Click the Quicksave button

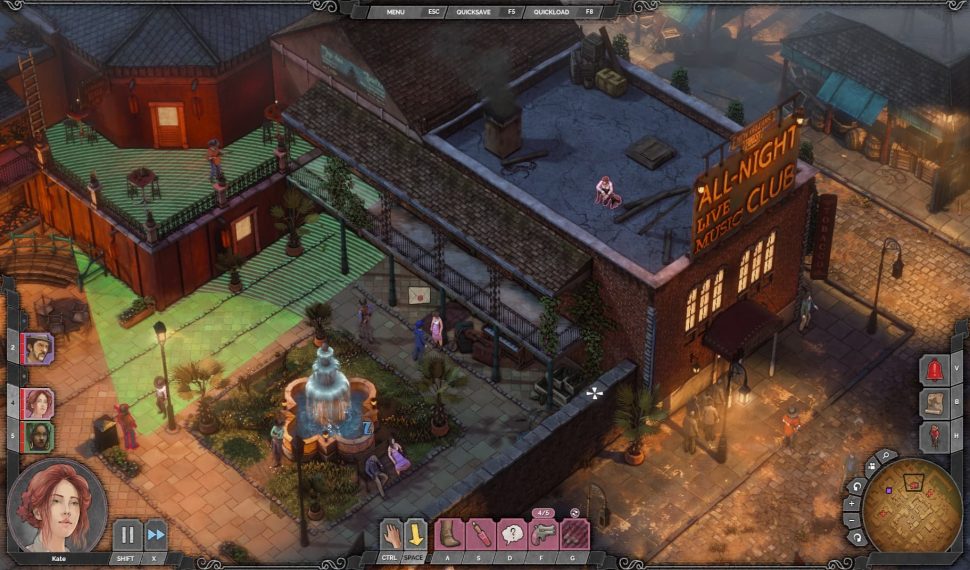click(x=474, y=12)
